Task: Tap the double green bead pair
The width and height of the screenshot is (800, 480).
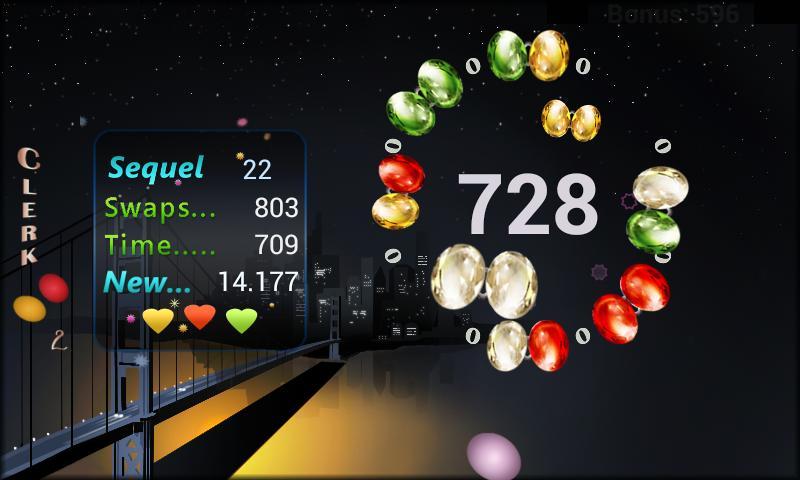Action: (x=424, y=93)
